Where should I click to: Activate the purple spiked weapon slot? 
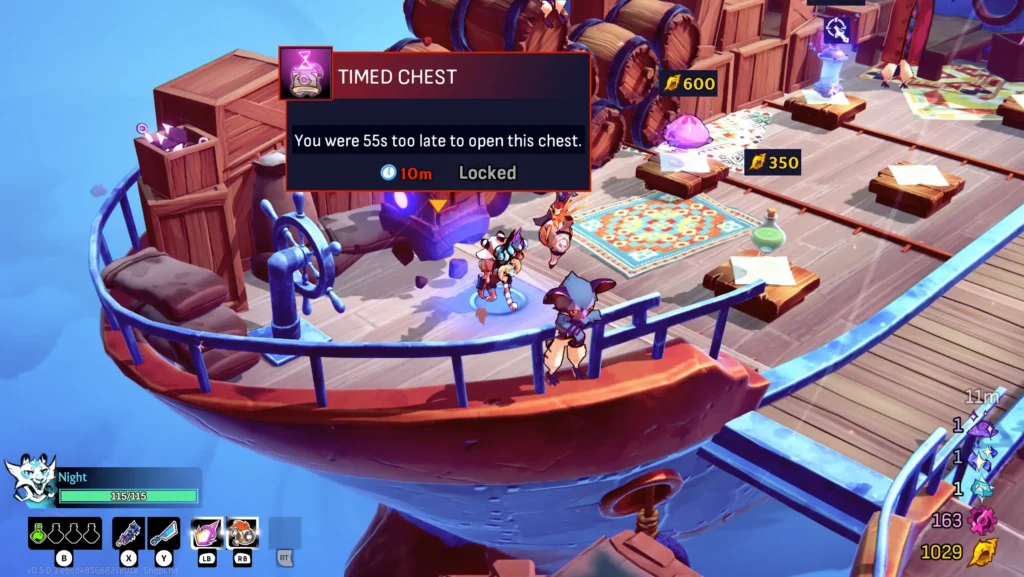[129, 533]
